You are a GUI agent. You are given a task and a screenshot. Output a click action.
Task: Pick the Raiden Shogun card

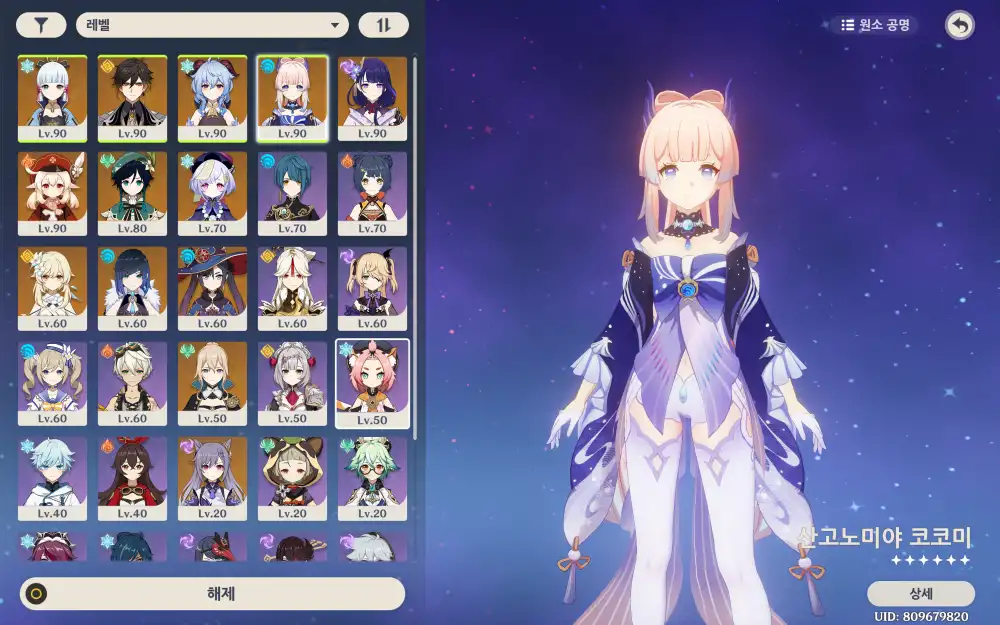tap(372, 98)
